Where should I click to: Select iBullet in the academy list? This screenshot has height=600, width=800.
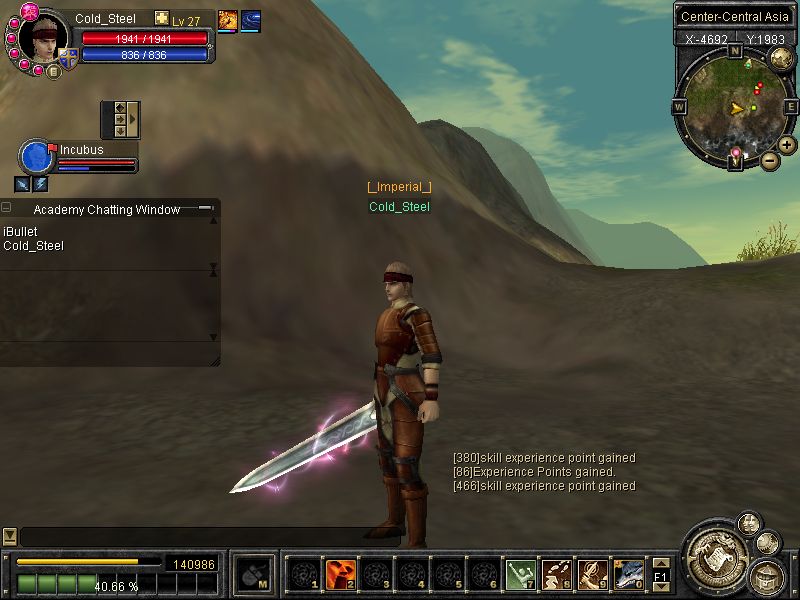(20, 232)
